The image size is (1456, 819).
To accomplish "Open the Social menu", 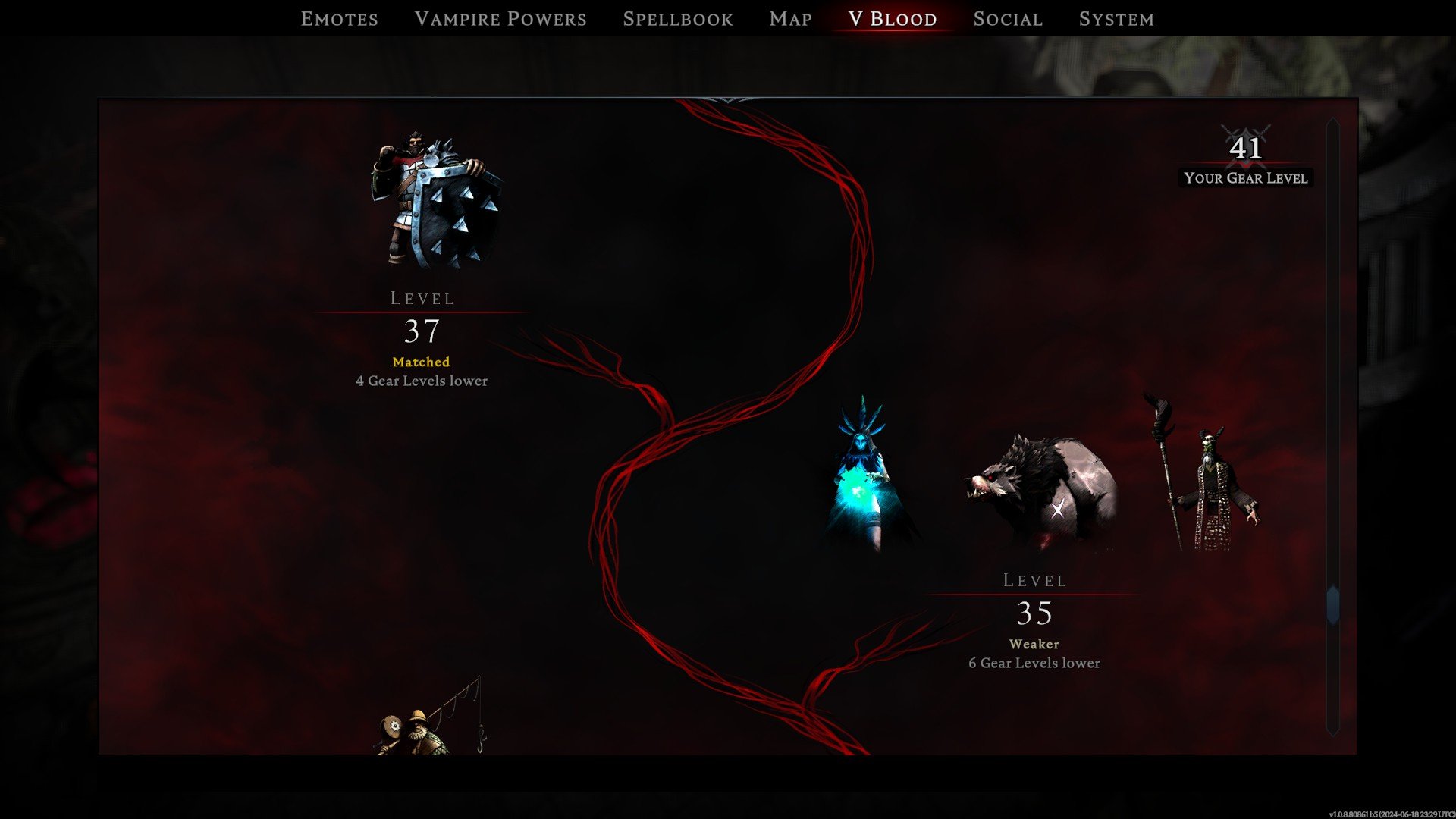I will [x=1007, y=18].
